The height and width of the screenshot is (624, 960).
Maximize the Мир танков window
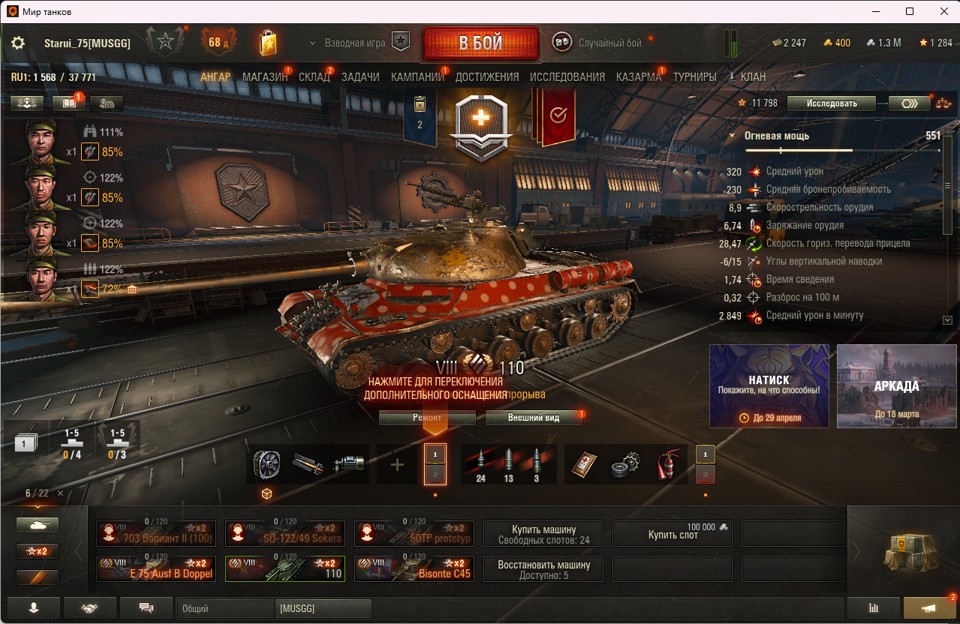(x=910, y=11)
